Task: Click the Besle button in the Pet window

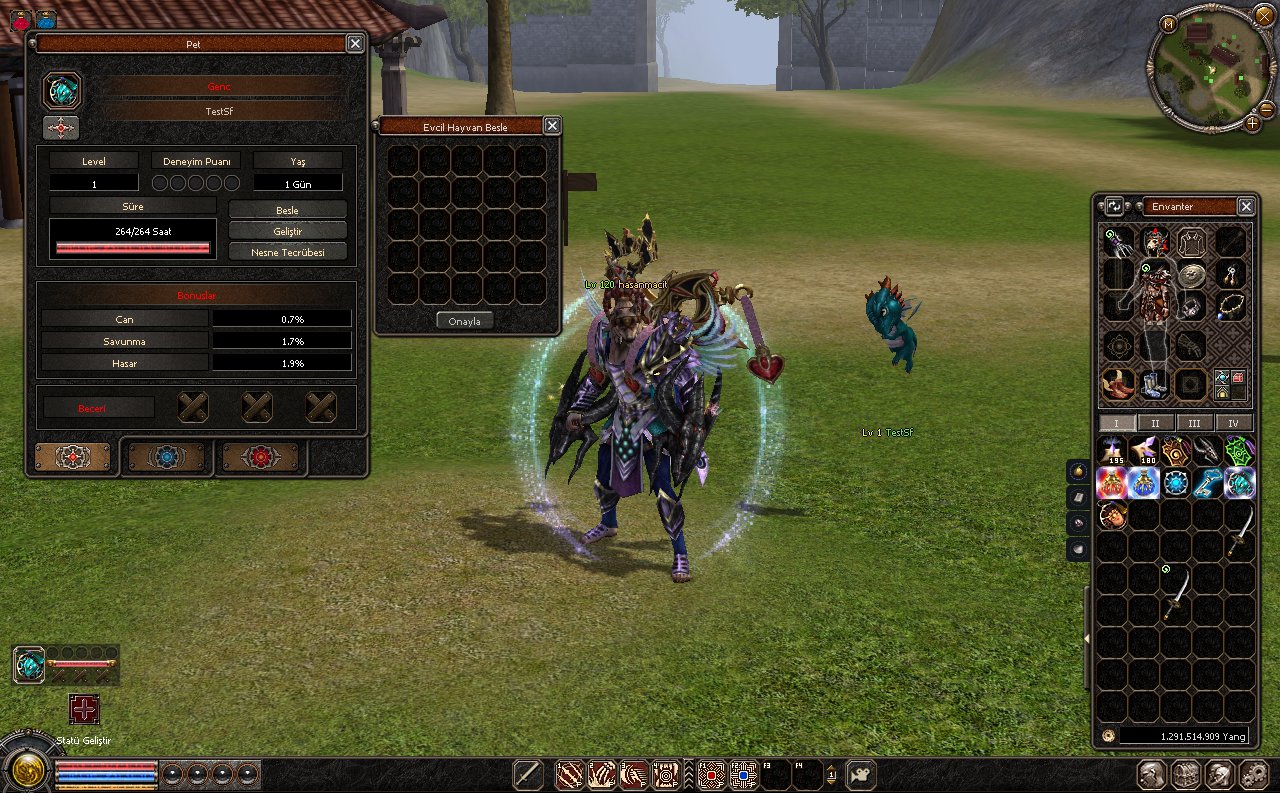Action: click(288, 210)
